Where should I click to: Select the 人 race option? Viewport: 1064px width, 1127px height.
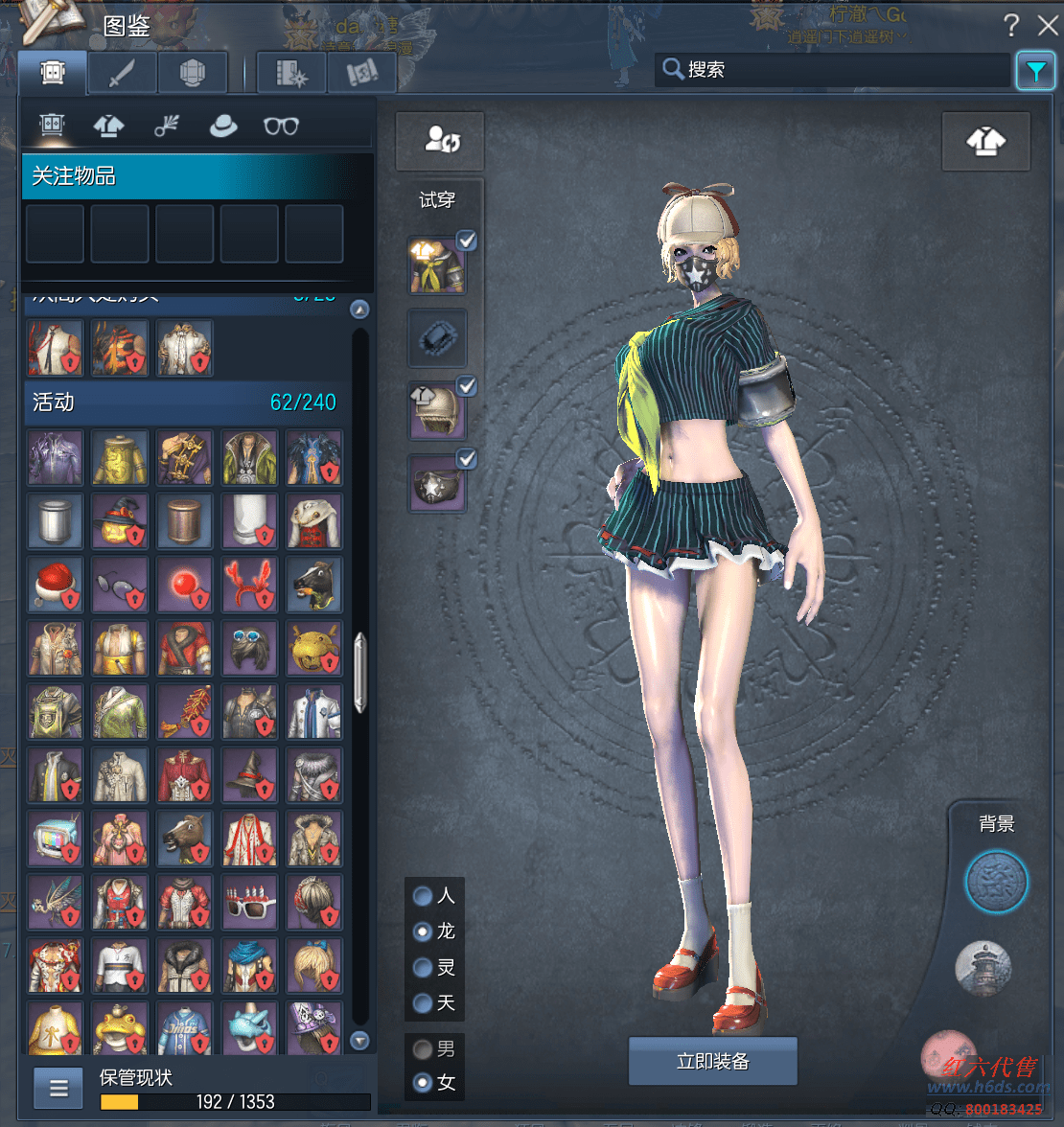click(423, 896)
